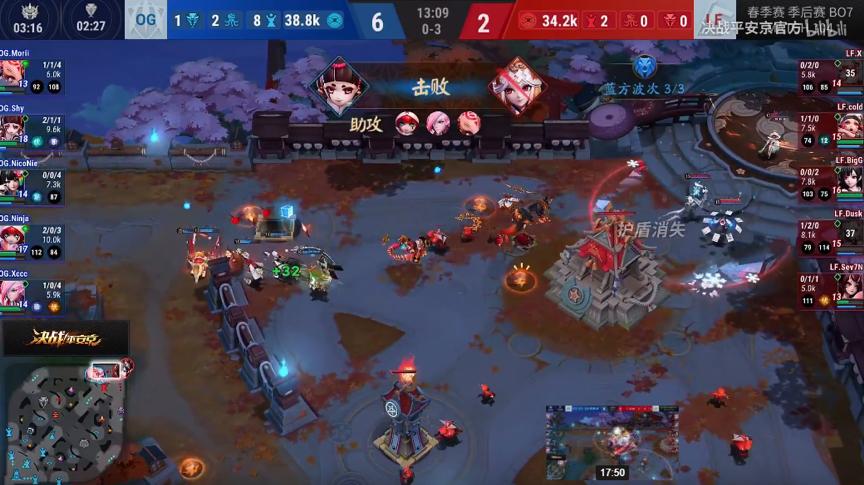The height and width of the screenshot is (485, 864).
Task: Click the OG team logo
Action: [146, 20]
